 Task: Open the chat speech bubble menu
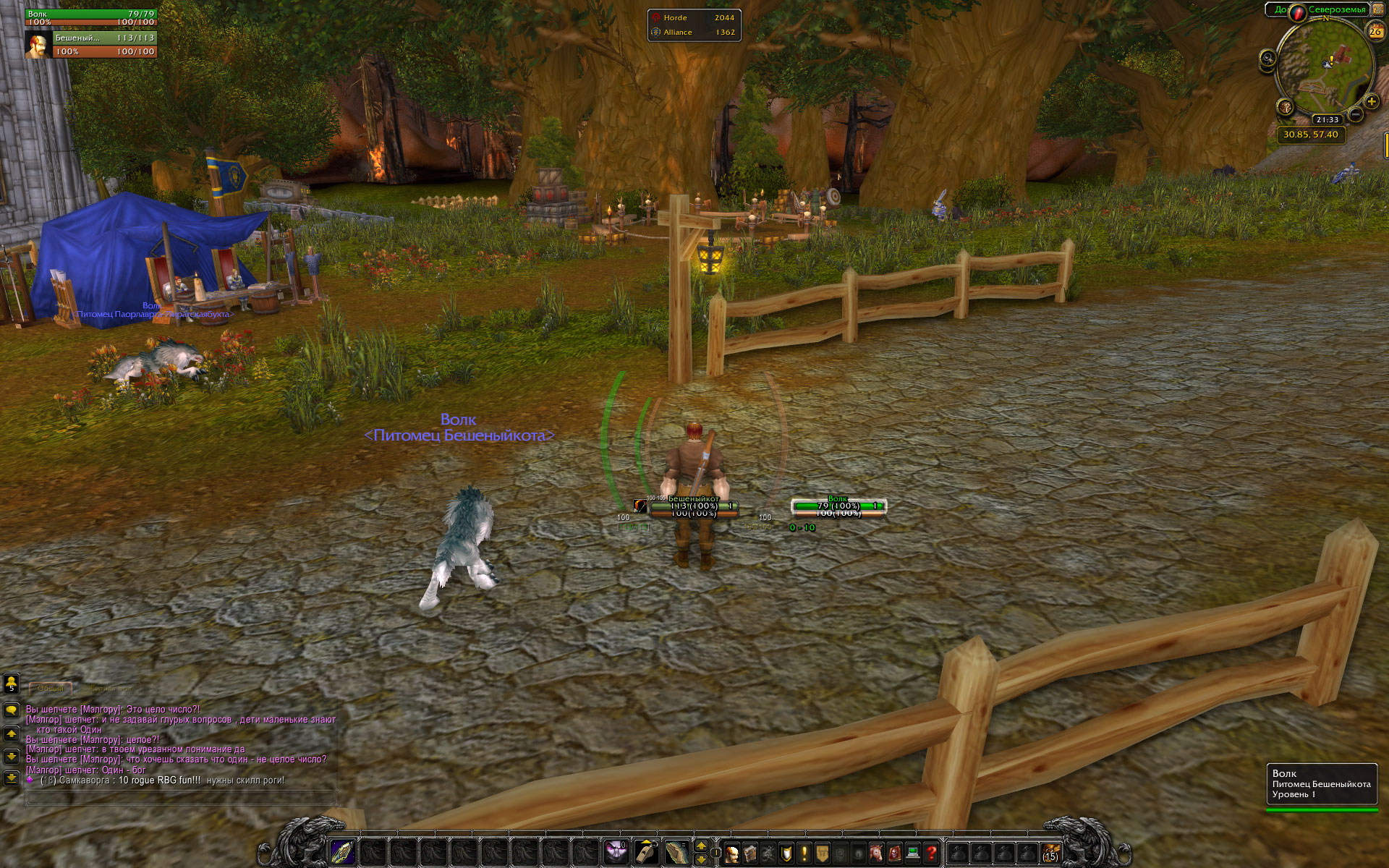(11, 710)
